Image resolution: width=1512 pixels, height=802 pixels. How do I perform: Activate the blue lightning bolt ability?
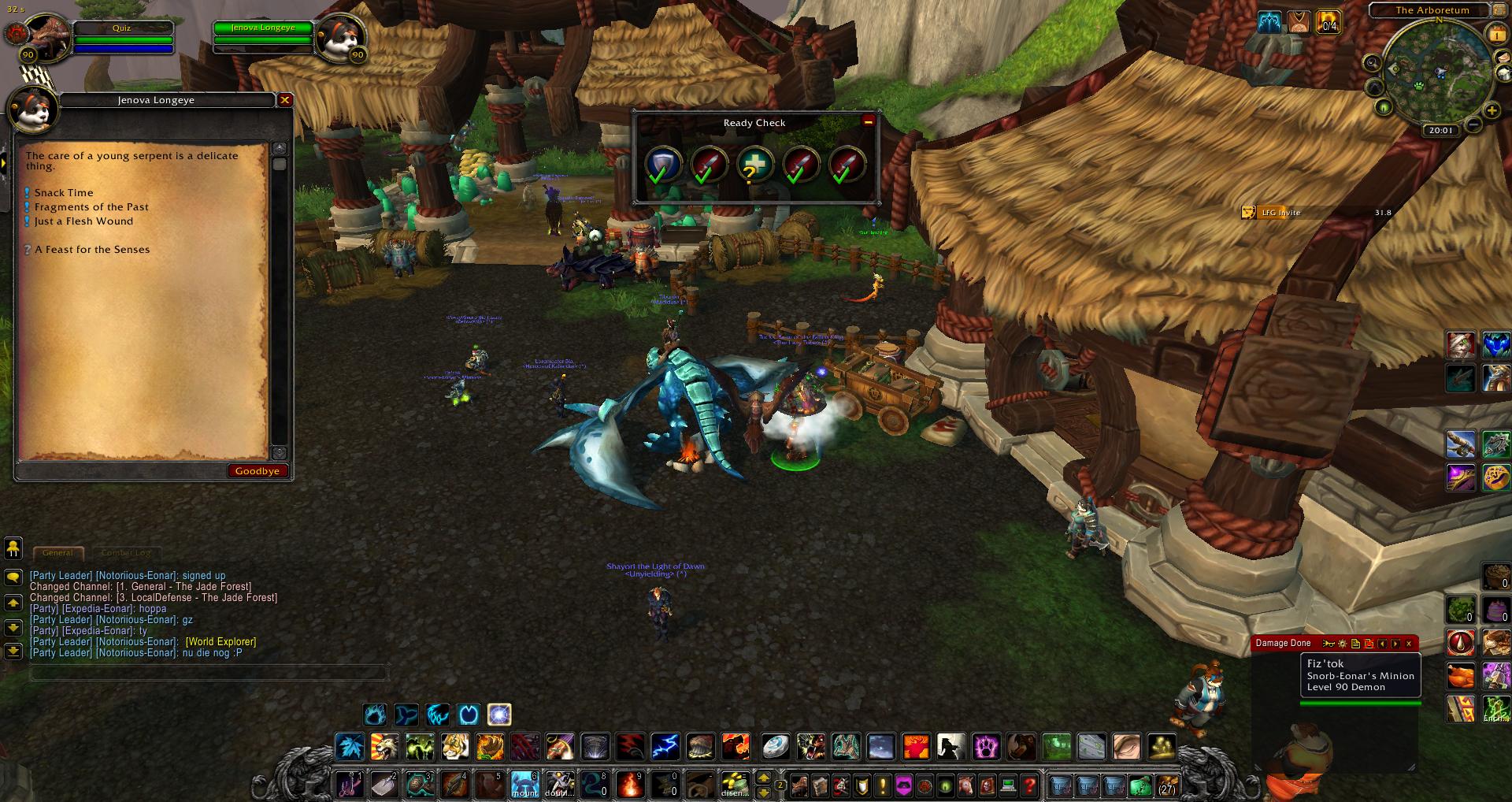[x=665, y=745]
